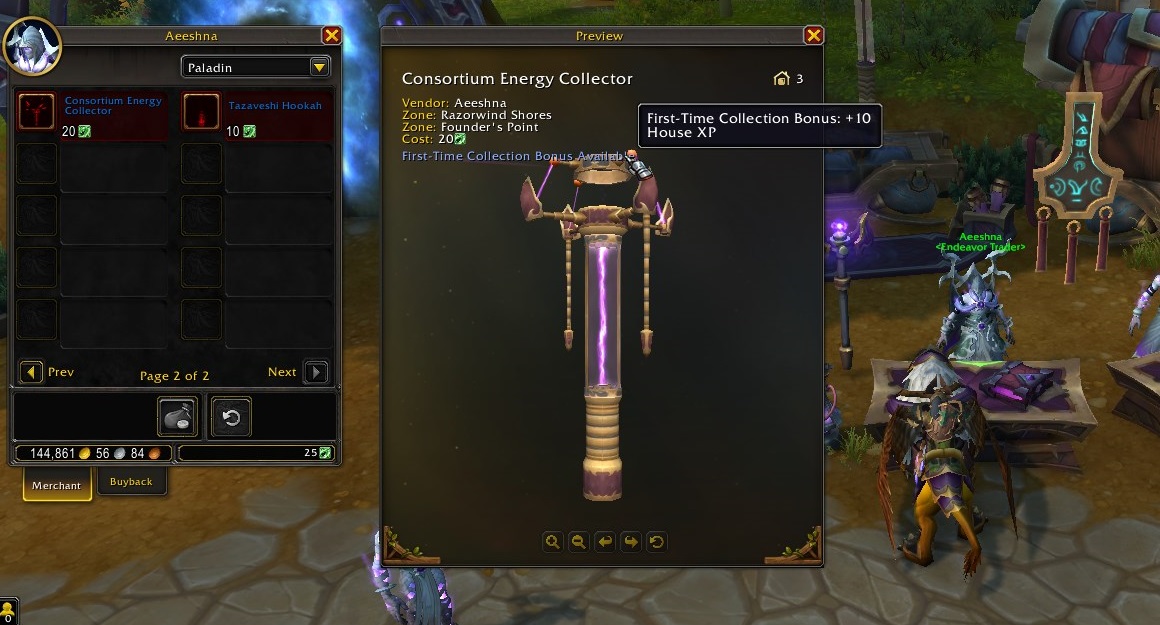Screen dimensions: 1160x625
Task: Go to the previous merchant page
Action: coord(32,372)
